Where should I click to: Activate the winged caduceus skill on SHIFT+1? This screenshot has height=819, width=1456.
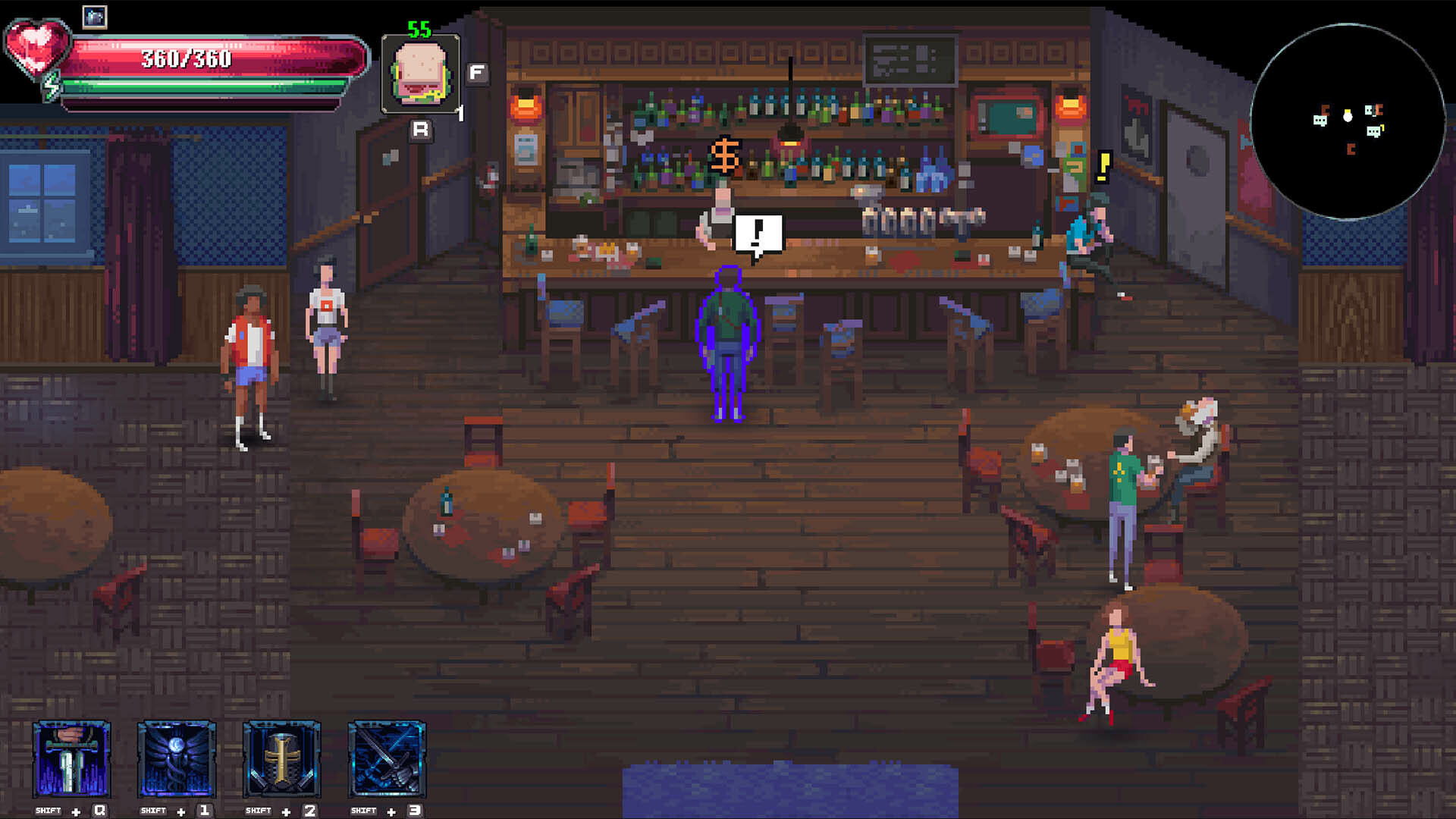[x=177, y=761]
